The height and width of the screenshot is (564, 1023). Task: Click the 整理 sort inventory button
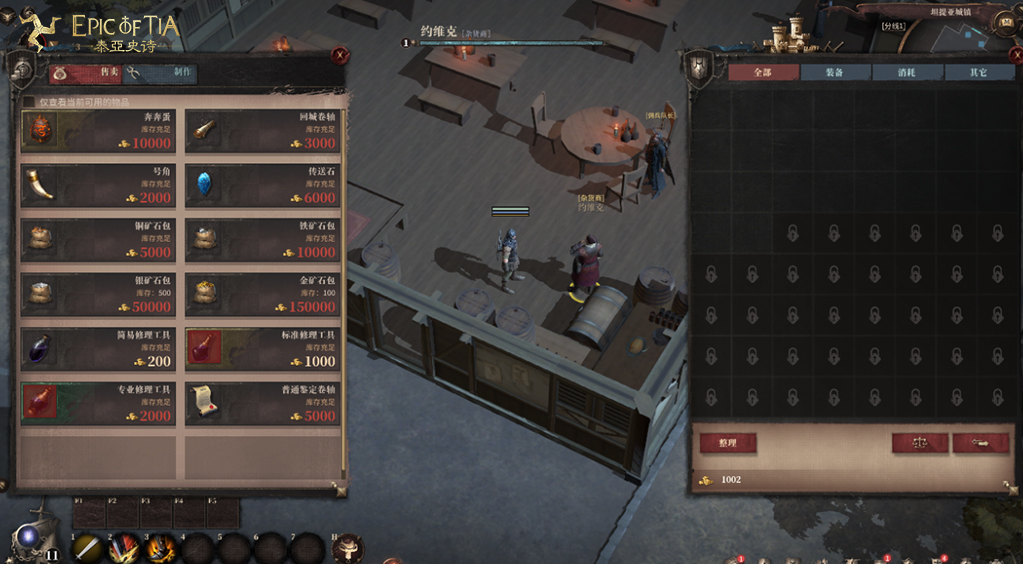[x=726, y=442]
